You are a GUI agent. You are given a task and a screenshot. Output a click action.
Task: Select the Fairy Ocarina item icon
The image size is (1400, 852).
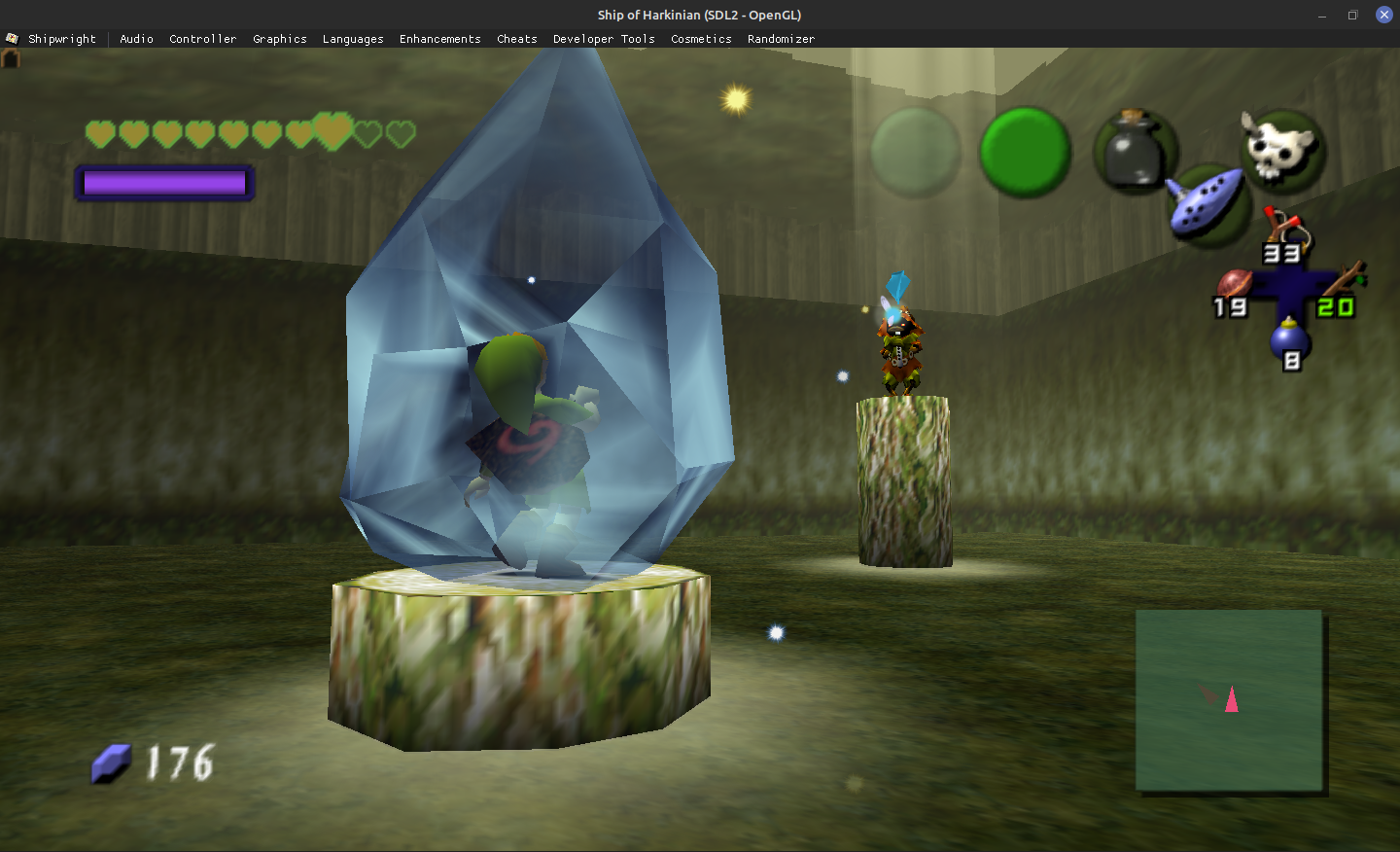(x=1207, y=204)
